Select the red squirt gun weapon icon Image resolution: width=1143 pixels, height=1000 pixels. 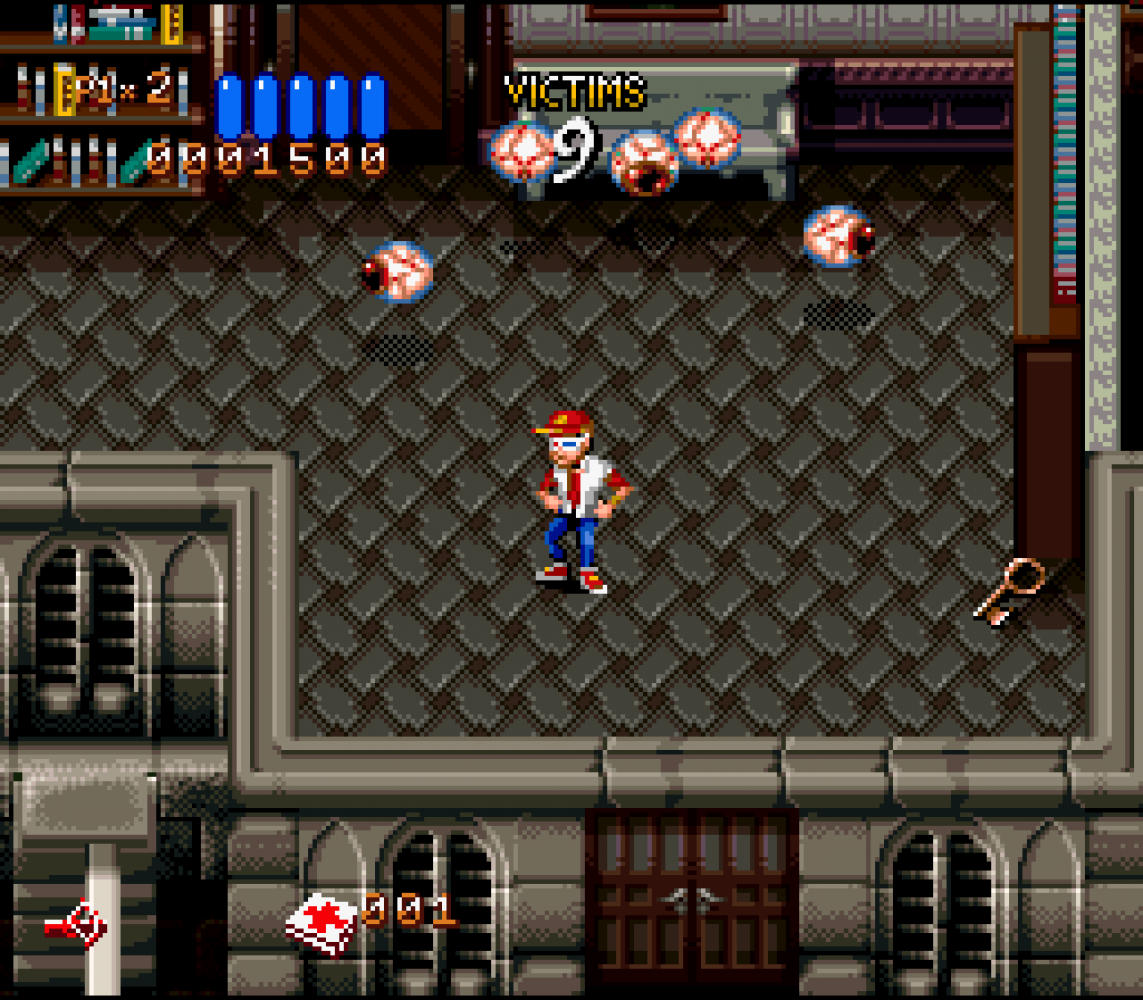[x=77, y=925]
